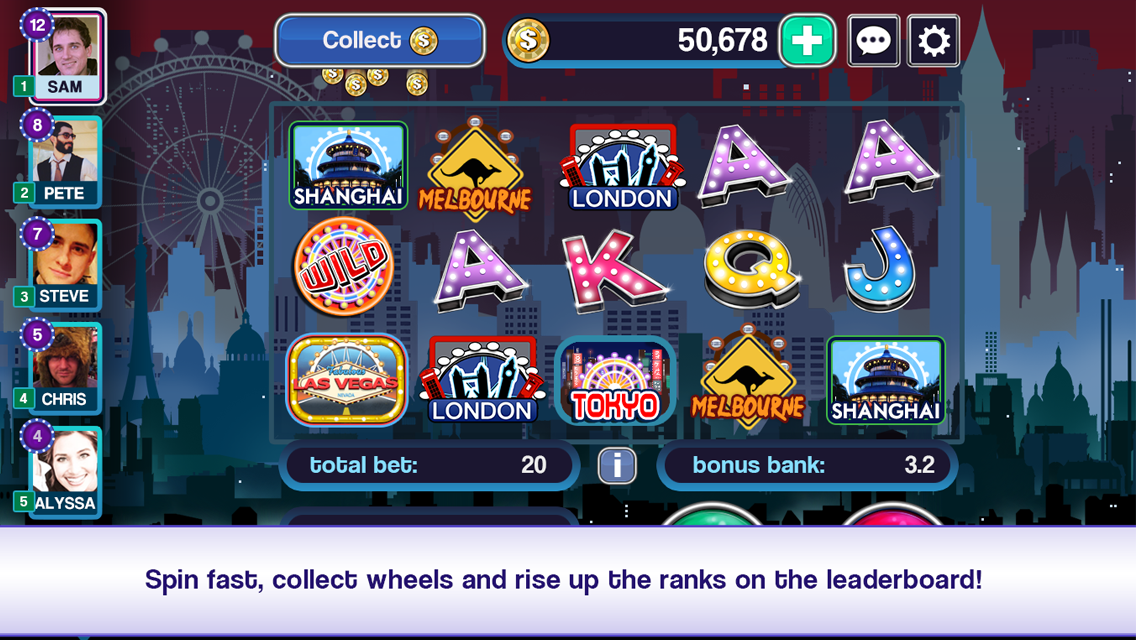
Task: Open the chat speech bubble
Action: click(x=873, y=41)
